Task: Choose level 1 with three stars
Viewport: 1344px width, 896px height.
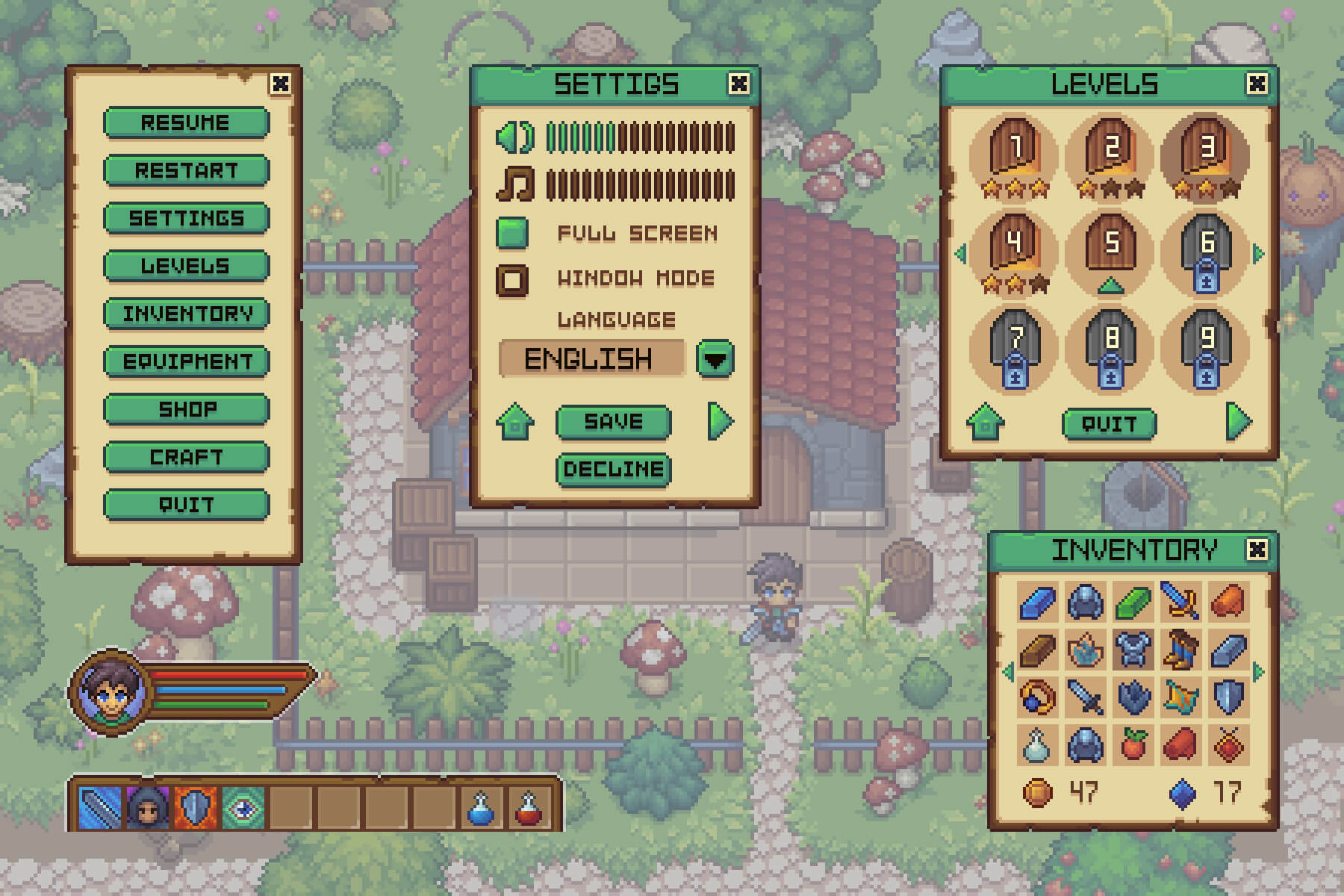Action: (1015, 149)
